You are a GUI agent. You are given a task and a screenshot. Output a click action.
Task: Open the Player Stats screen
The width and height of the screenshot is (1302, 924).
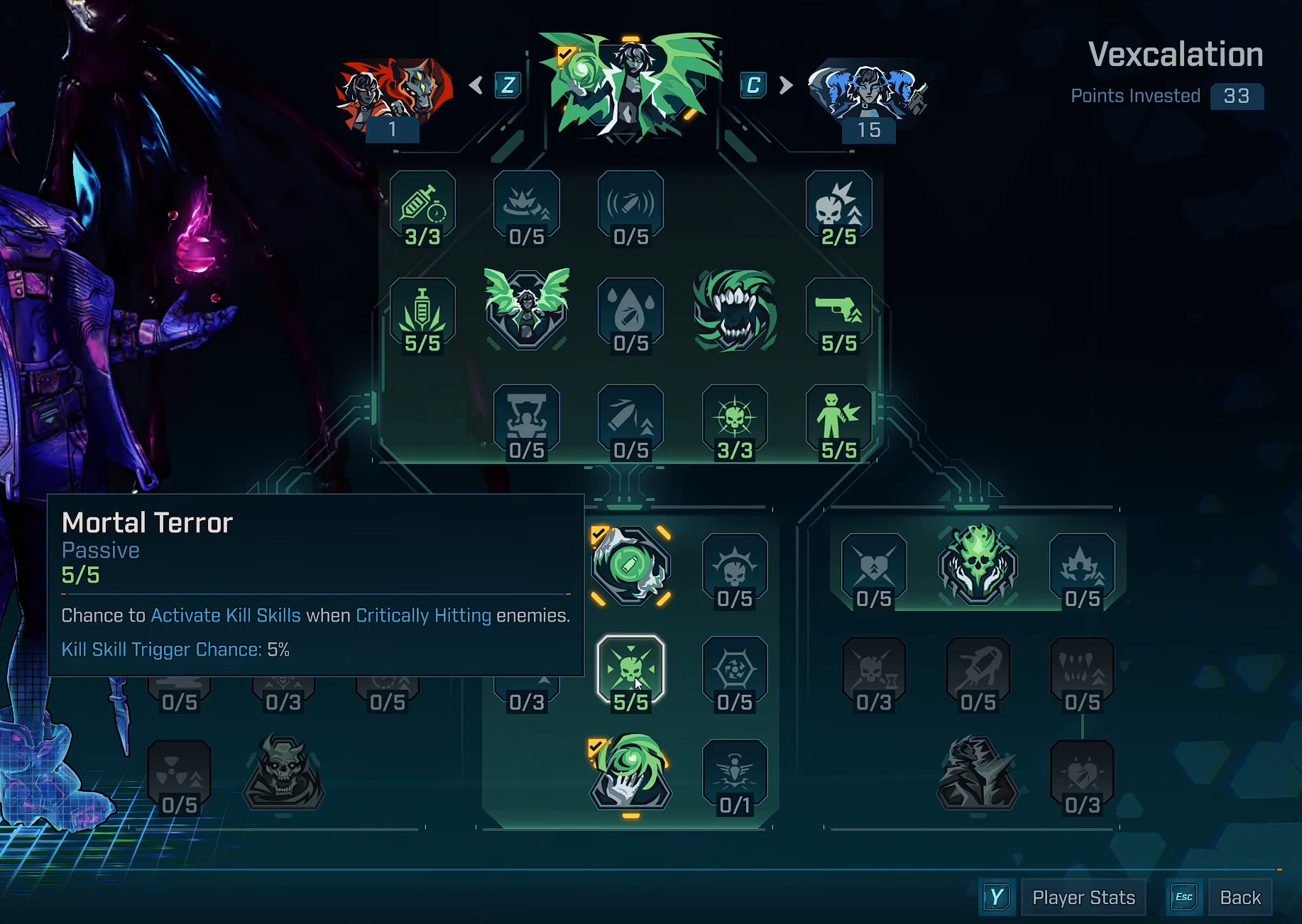tap(1083, 898)
